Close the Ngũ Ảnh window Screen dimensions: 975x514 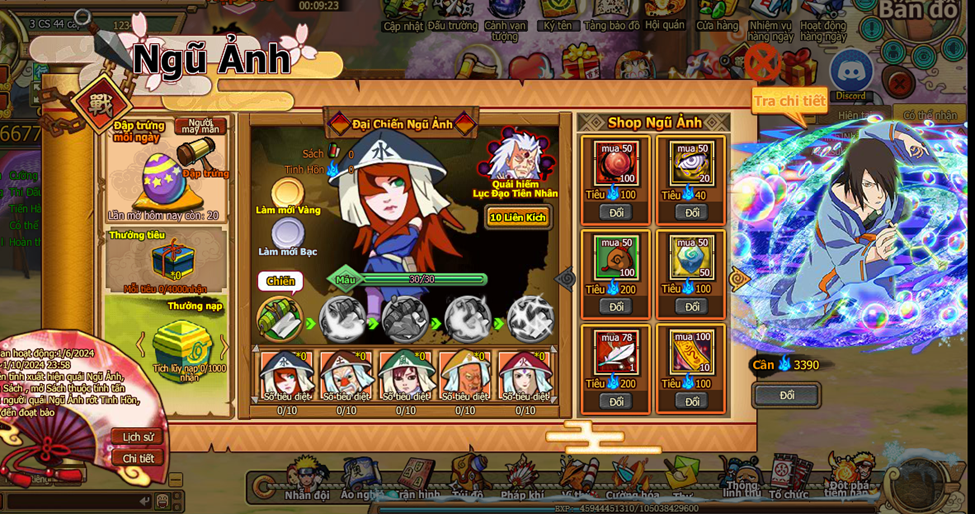pyautogui.click(x=762, y=64)
